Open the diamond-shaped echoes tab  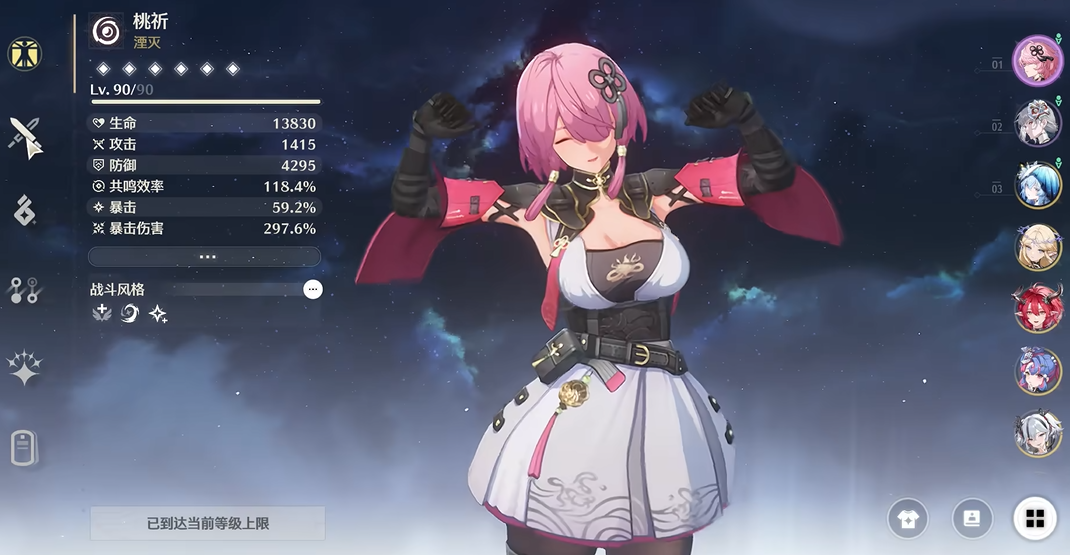tap(25, 210)
